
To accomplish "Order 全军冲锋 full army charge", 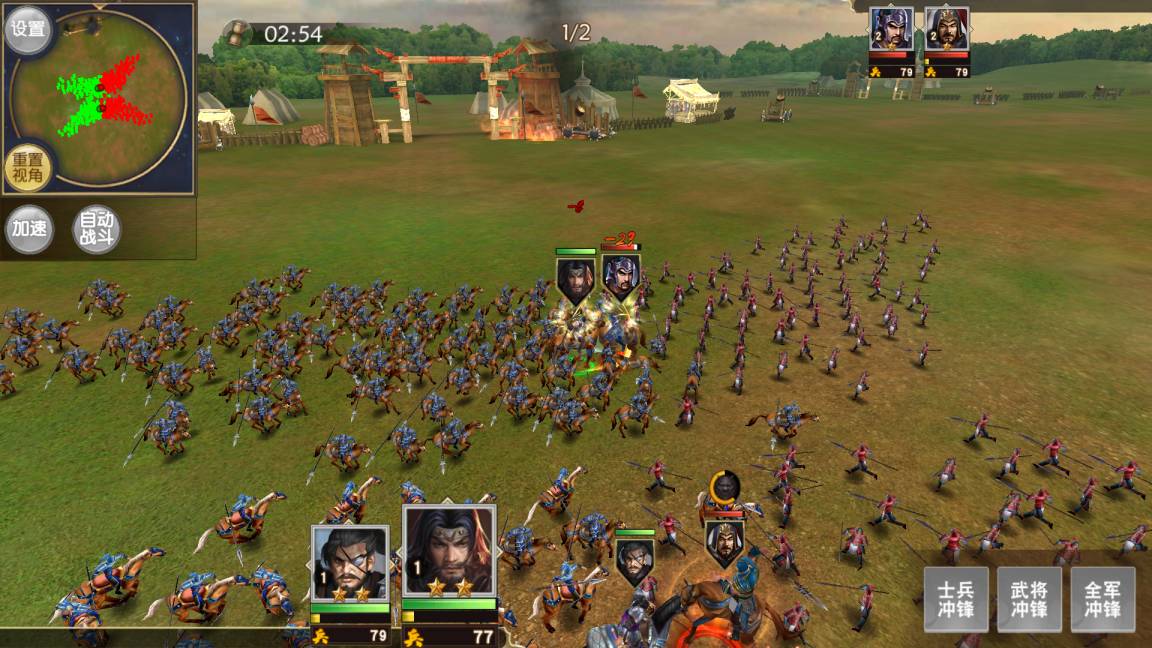I will (x=1103, y=598).
